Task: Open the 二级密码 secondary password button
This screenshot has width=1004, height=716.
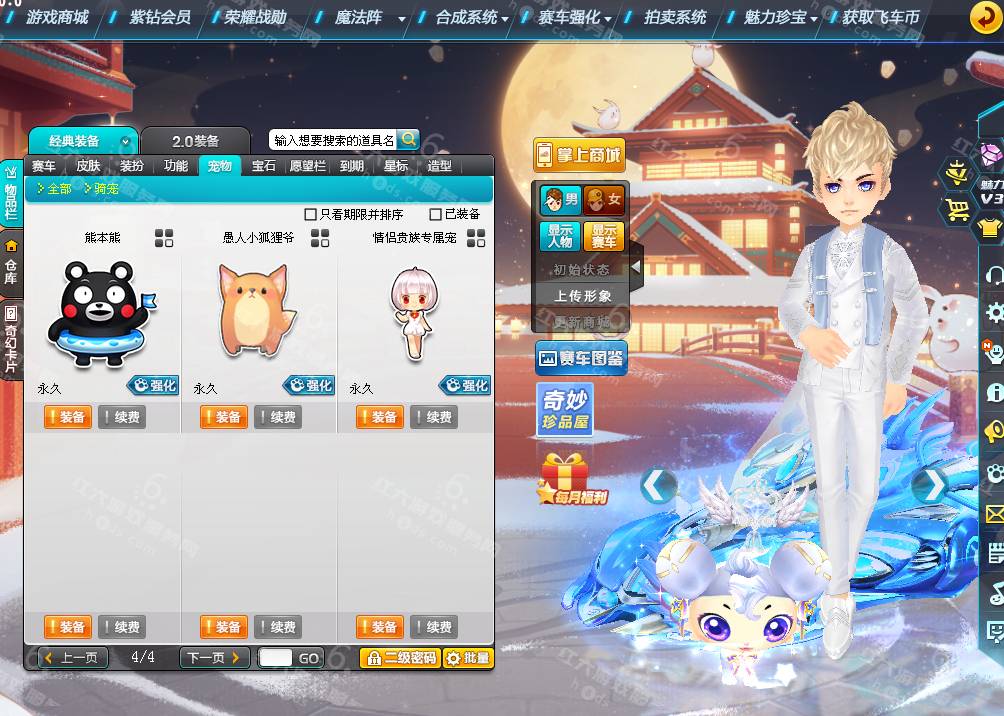Action: point(400,658)
